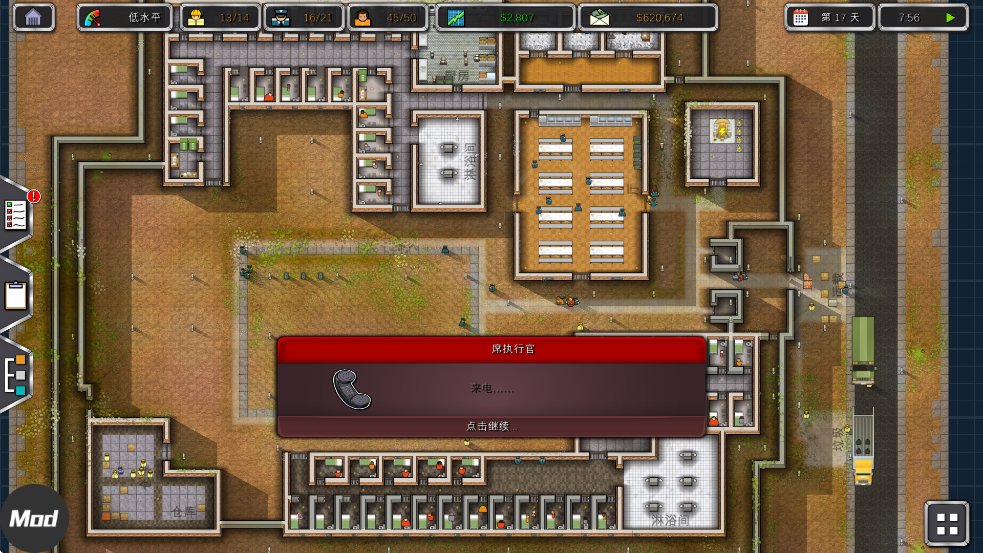
Task: Open the prison home menu
Action: click(34, 17)
